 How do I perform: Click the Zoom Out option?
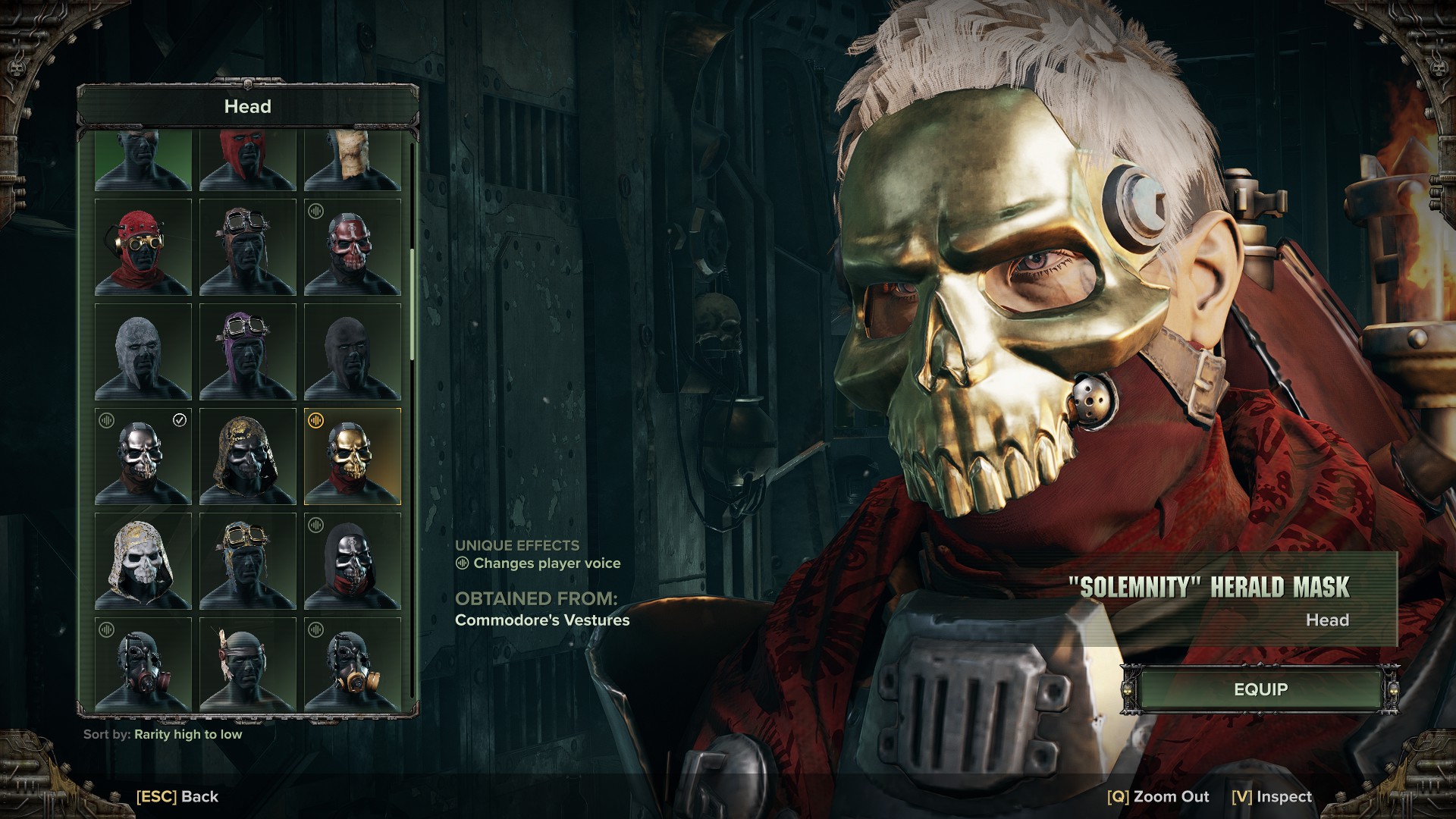(1158, 796)
